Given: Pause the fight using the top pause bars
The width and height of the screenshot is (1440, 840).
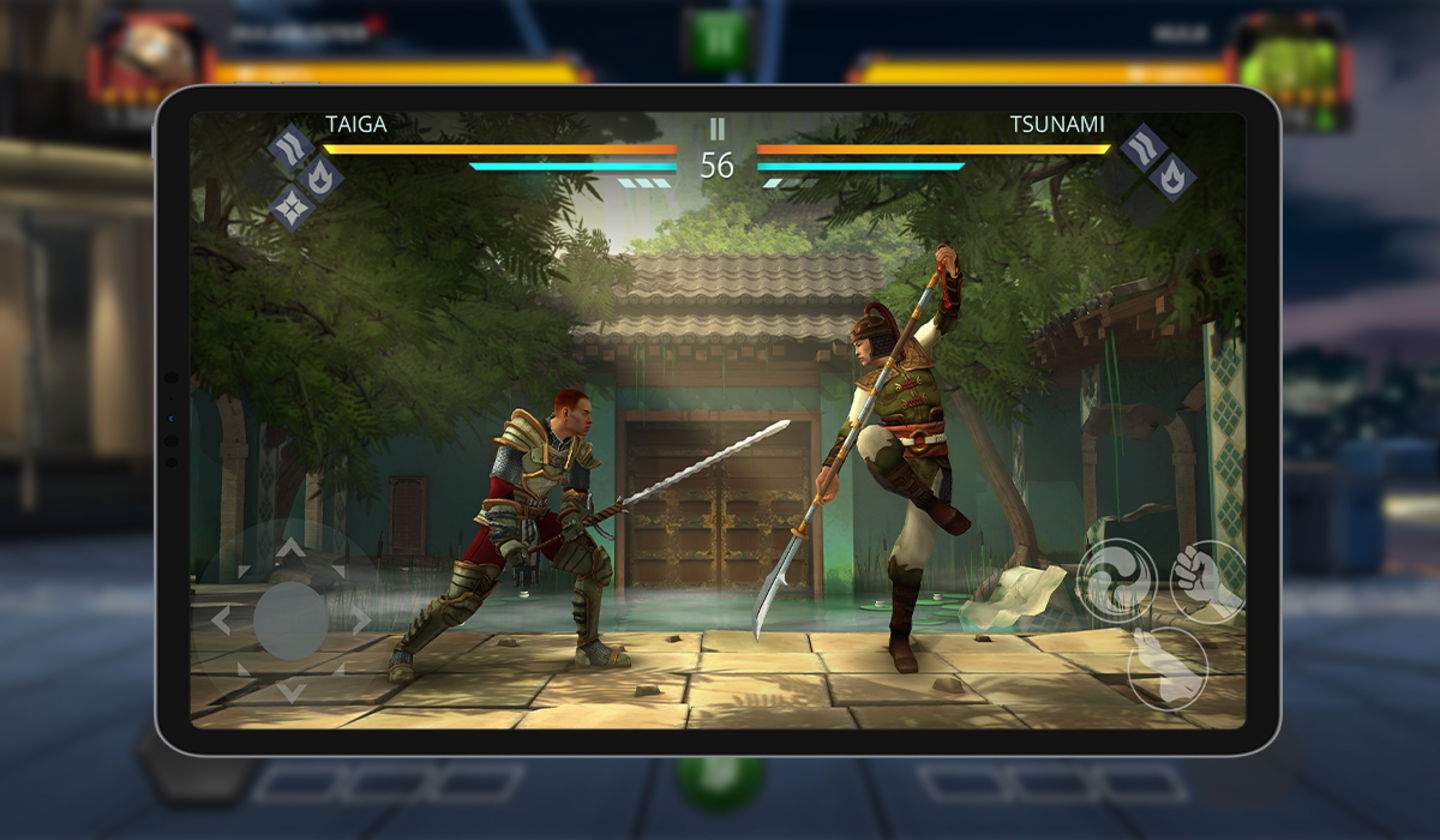Looking at the screenshot, I should tap(716, 129).
